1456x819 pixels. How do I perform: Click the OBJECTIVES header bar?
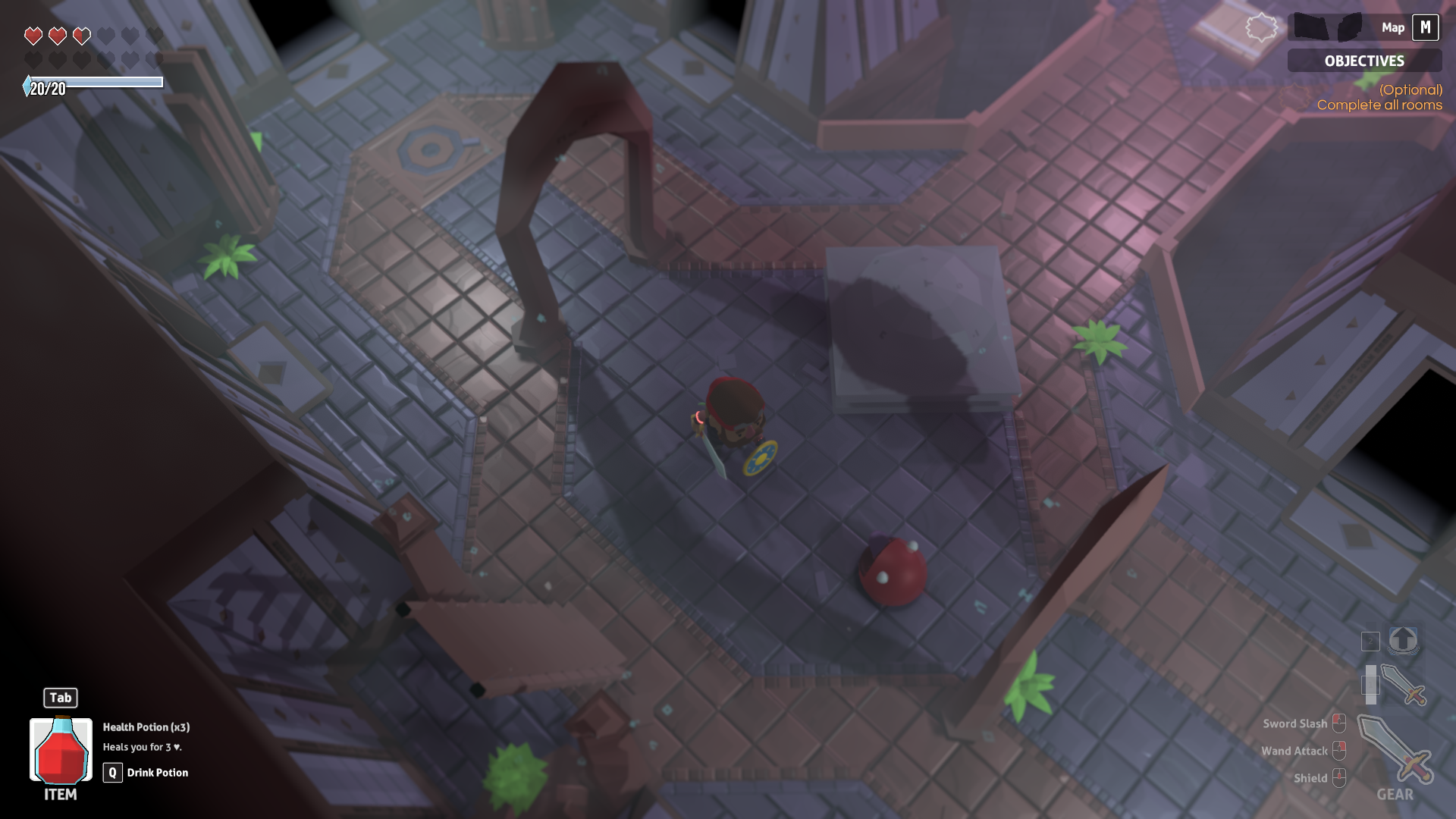point(1363,61)
